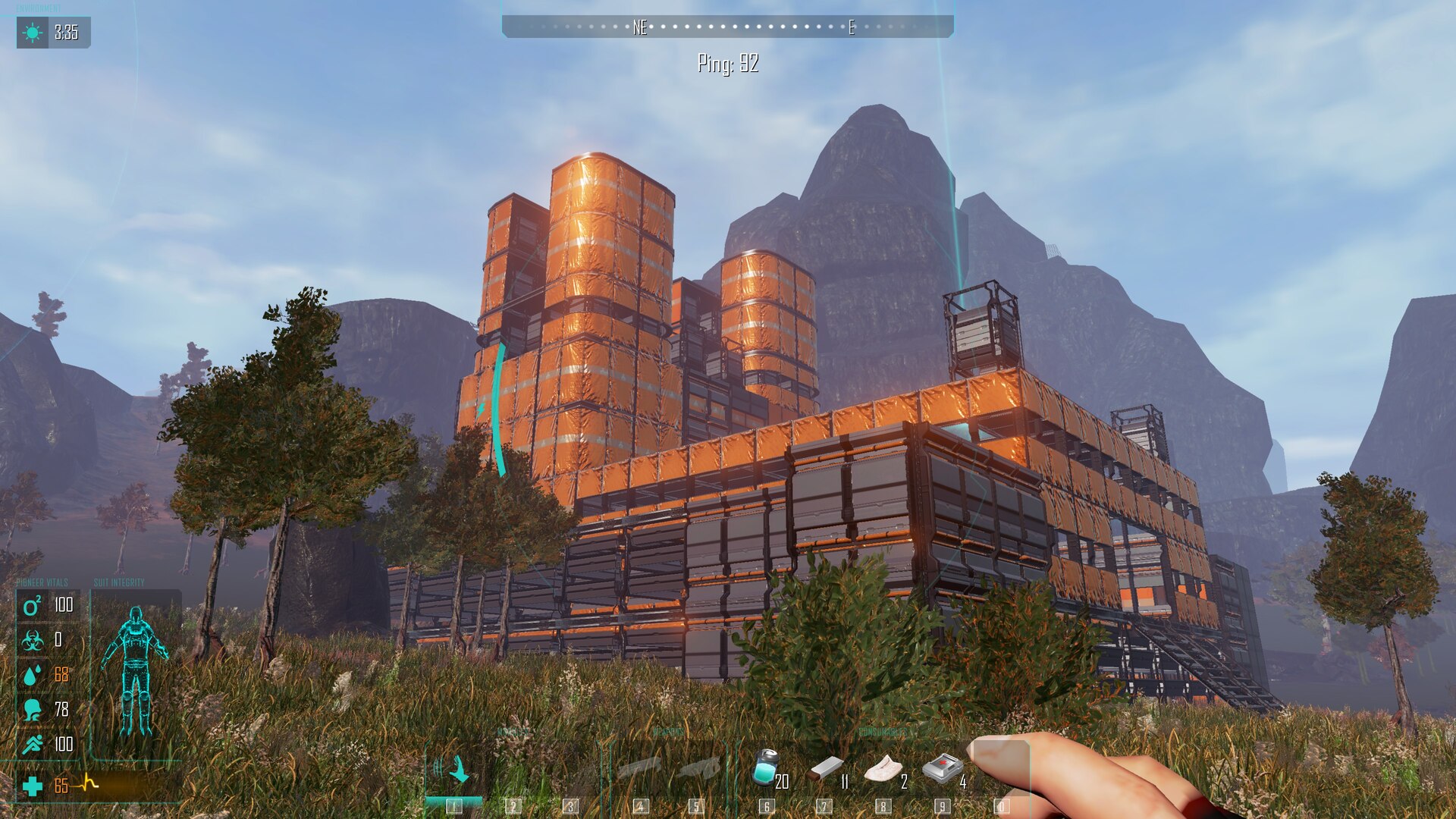Click the oxygen O2 vitals icon
1456x819 pixels.
tap(32, 605)
